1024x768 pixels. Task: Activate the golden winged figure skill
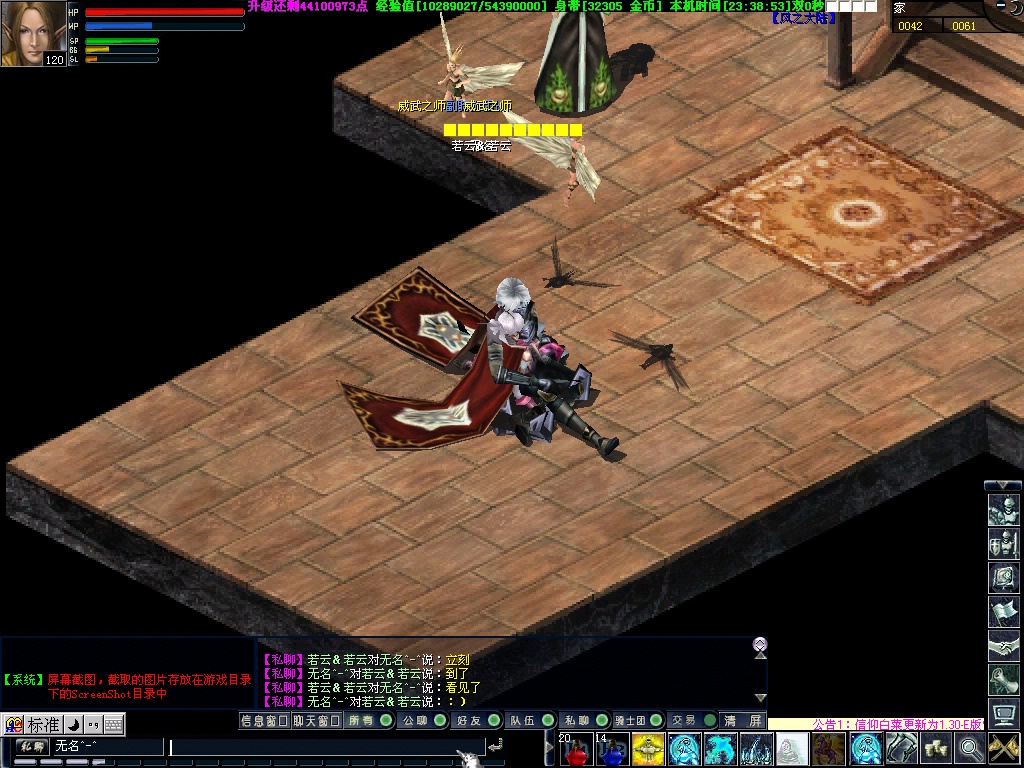(x=648, y=749)
